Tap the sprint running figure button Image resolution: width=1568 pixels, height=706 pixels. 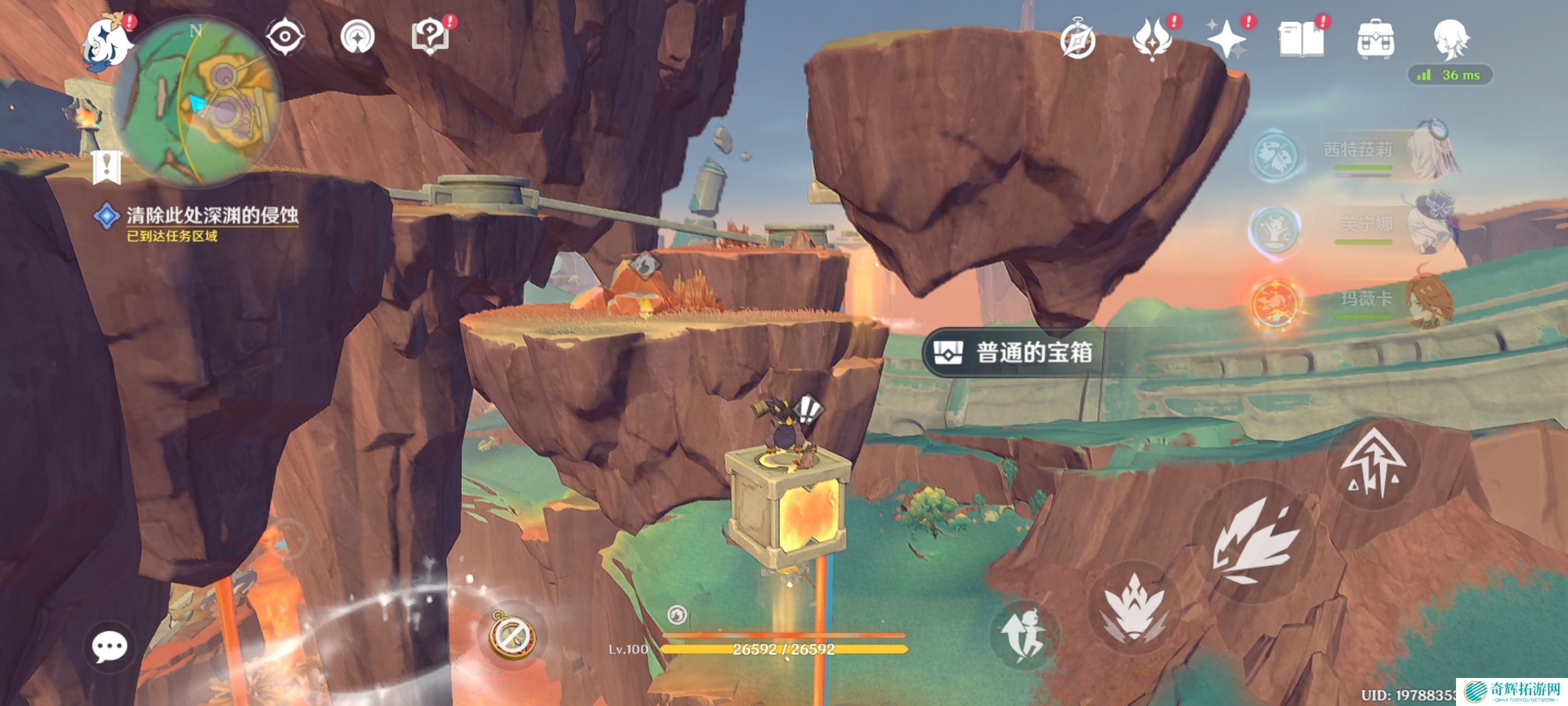(x=1024, y=635)
